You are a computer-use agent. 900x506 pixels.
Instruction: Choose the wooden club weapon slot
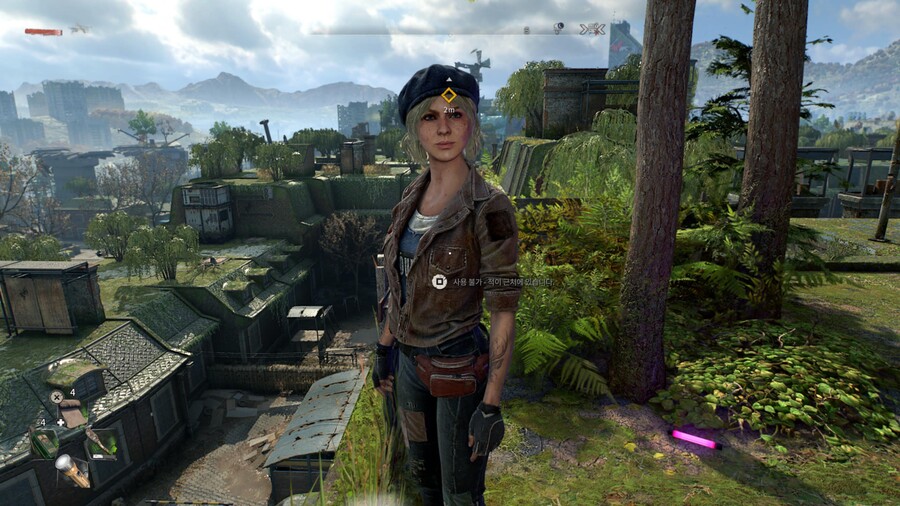pos(100,441)
